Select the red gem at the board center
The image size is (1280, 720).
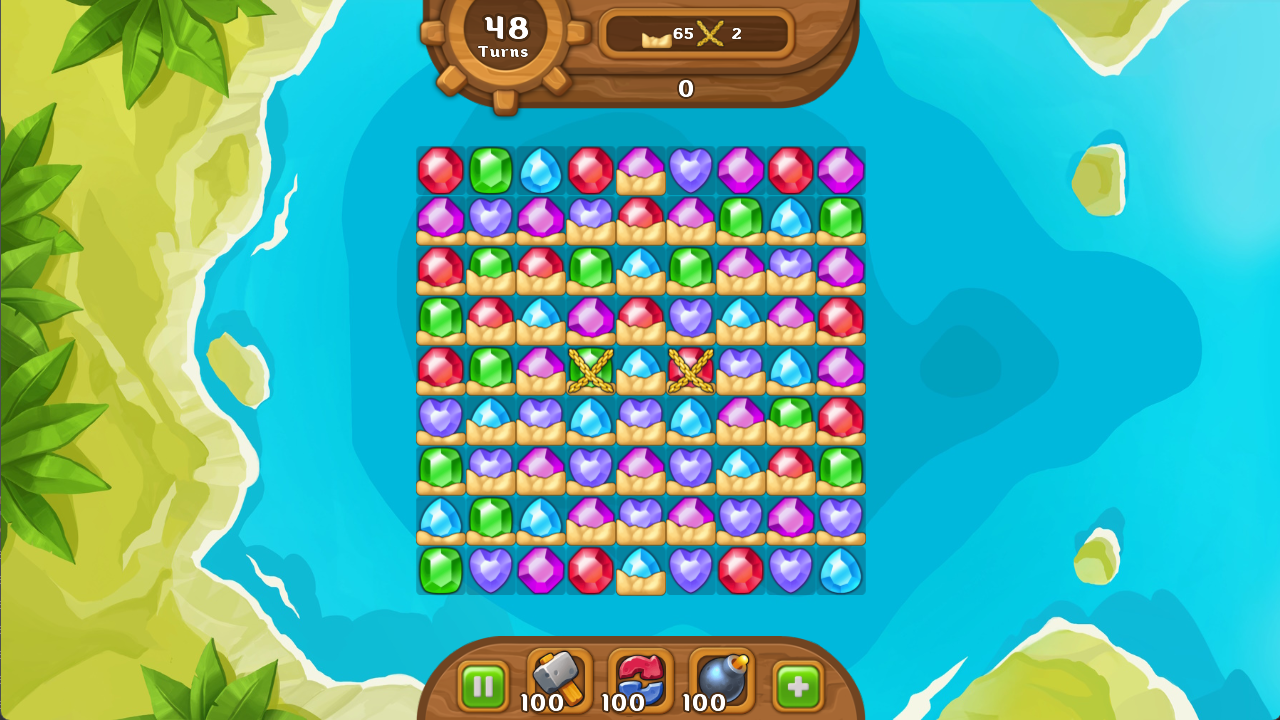[x=640, y=318]
